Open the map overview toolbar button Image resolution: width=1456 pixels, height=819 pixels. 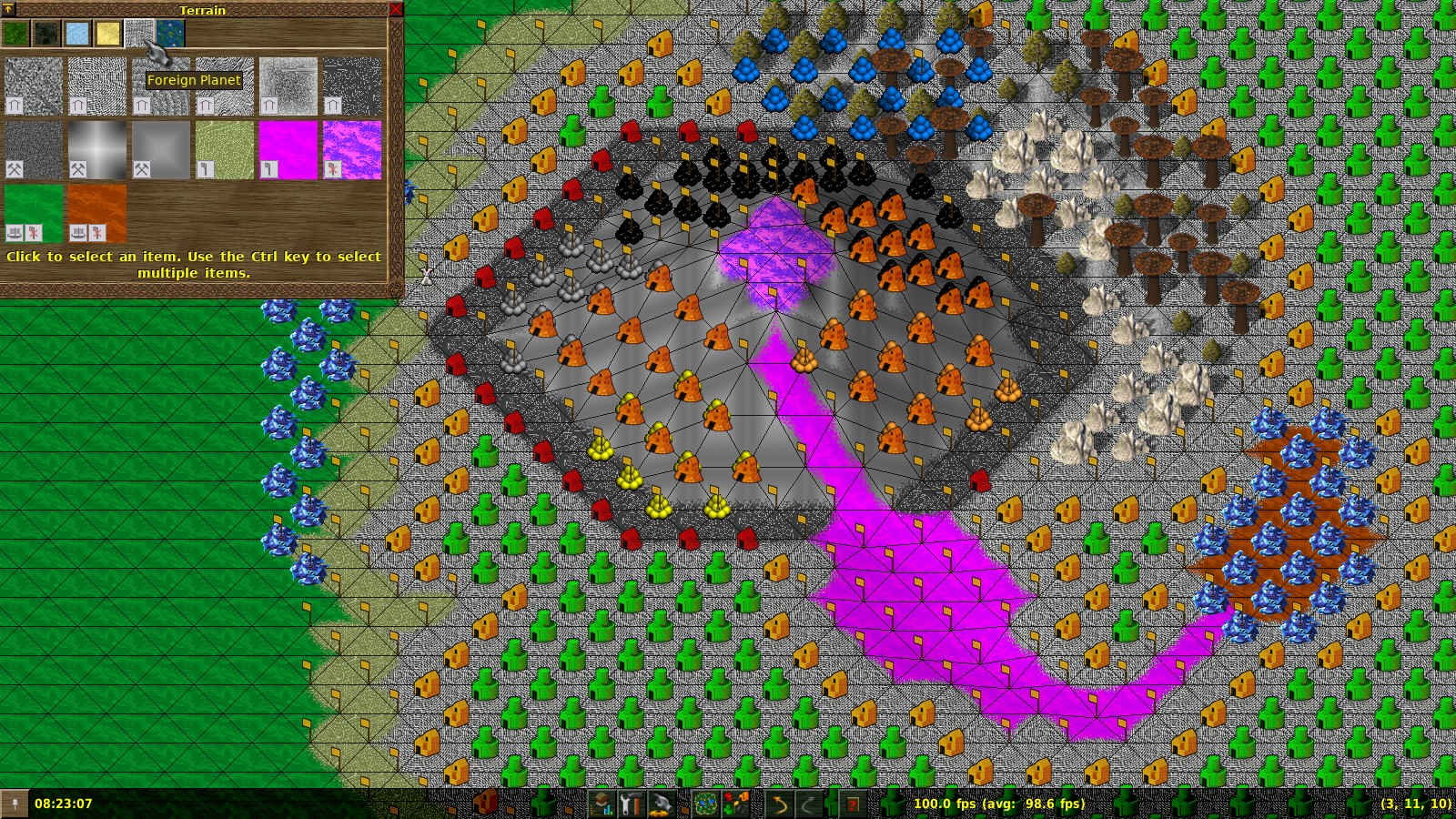point(705,804)
